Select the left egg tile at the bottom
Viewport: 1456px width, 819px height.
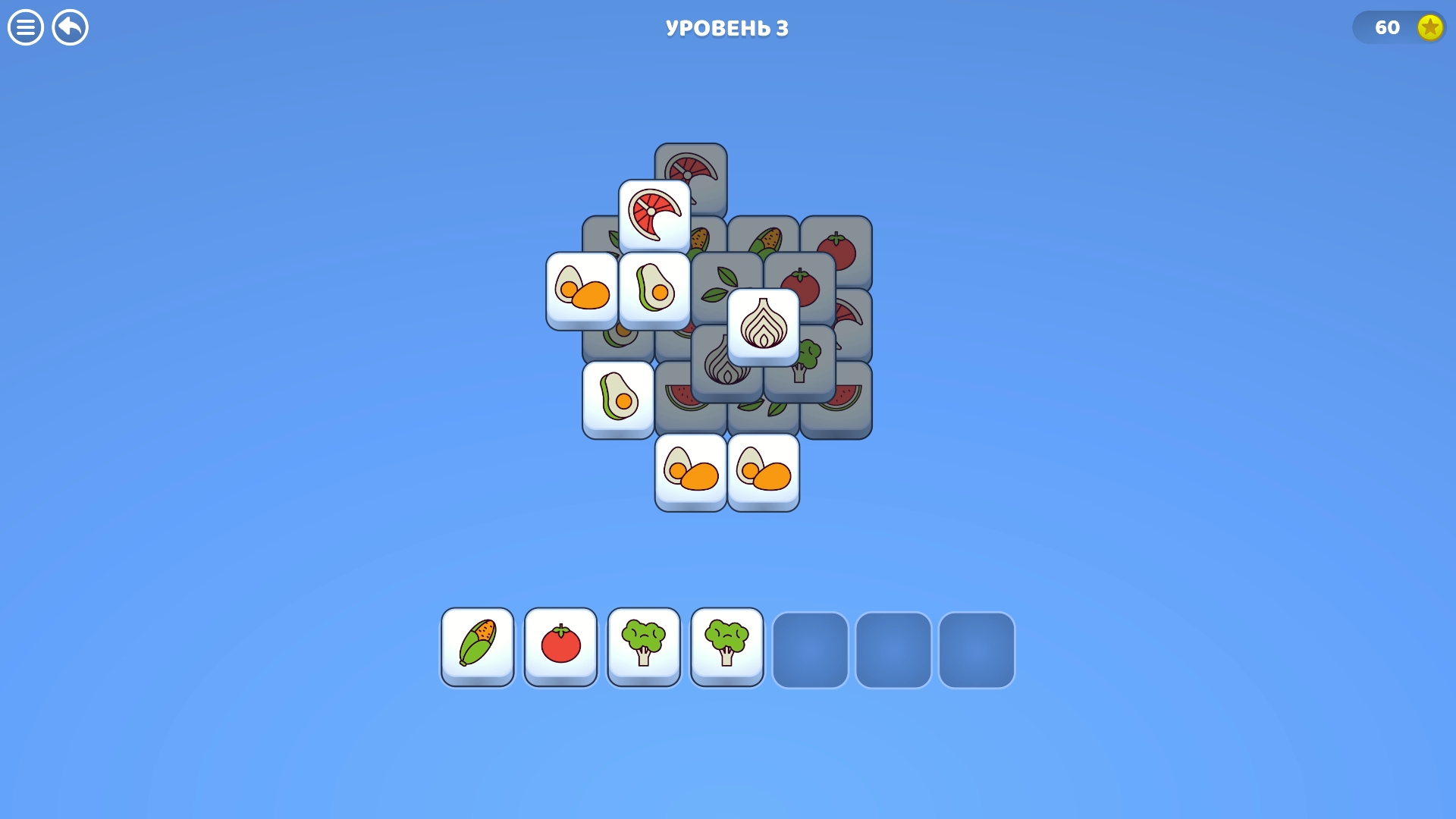[690, 472]
